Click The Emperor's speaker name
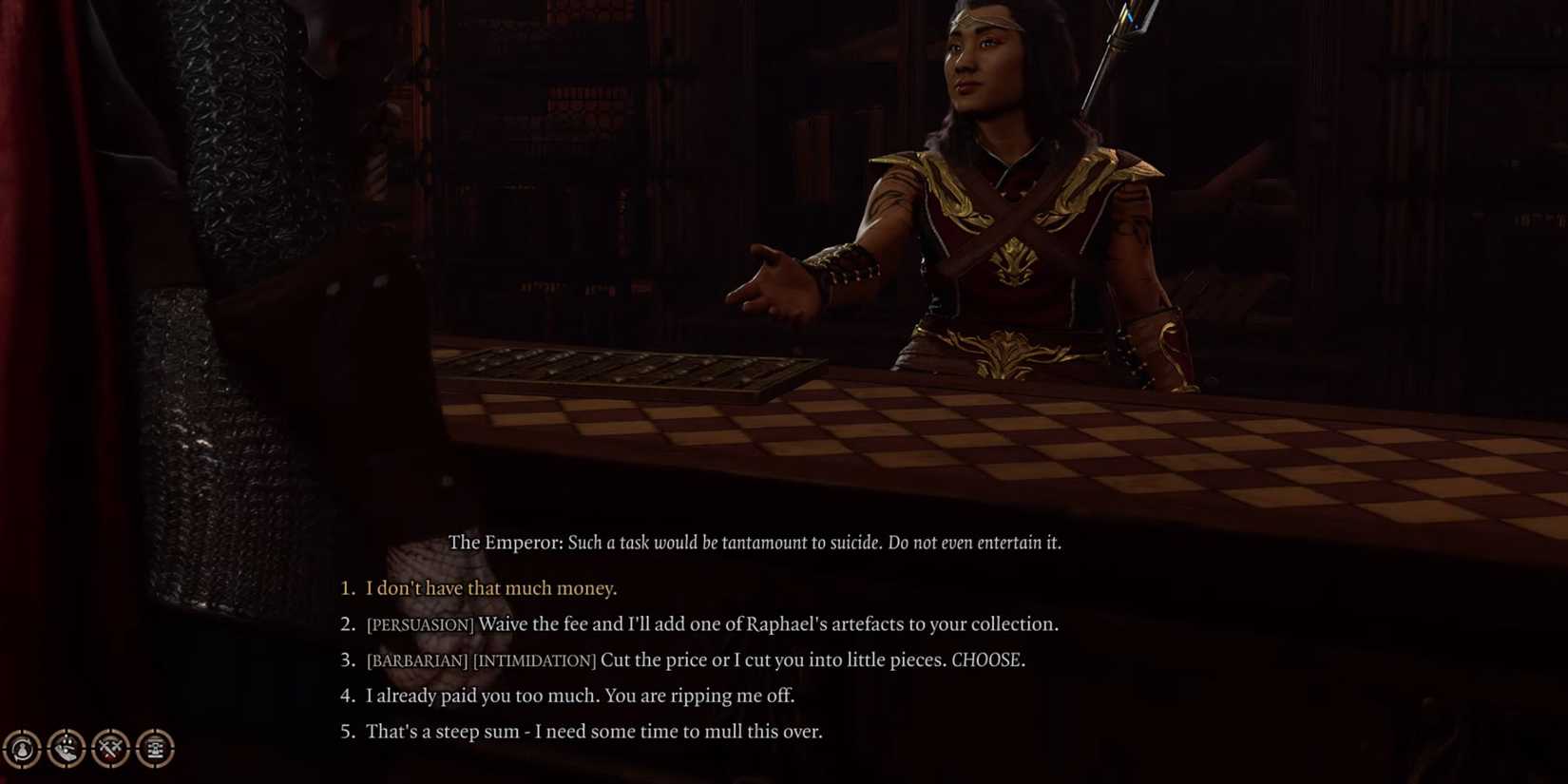The image size is (1568, 784). pos(505,543)
